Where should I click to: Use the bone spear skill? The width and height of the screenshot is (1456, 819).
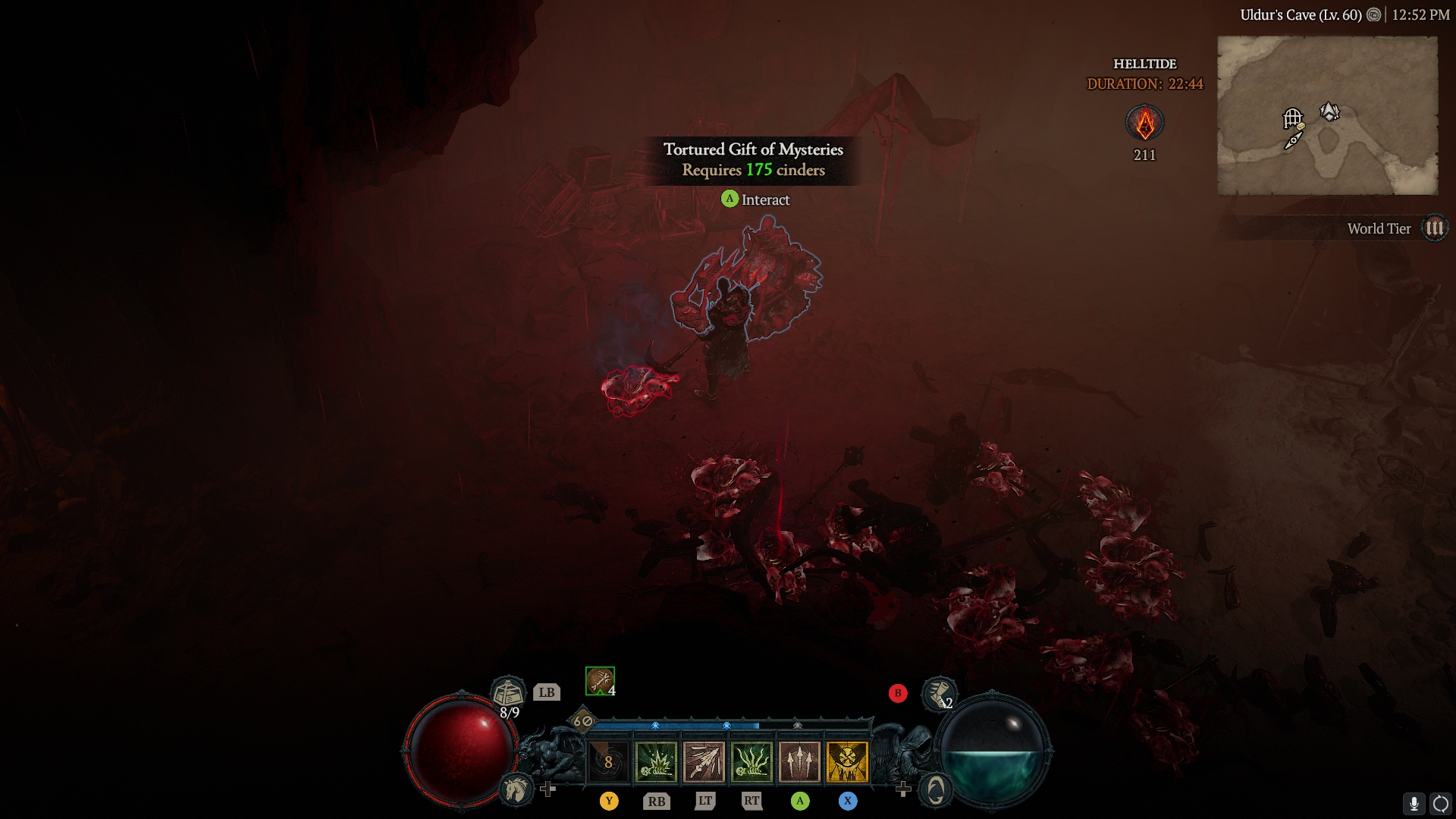704,762
